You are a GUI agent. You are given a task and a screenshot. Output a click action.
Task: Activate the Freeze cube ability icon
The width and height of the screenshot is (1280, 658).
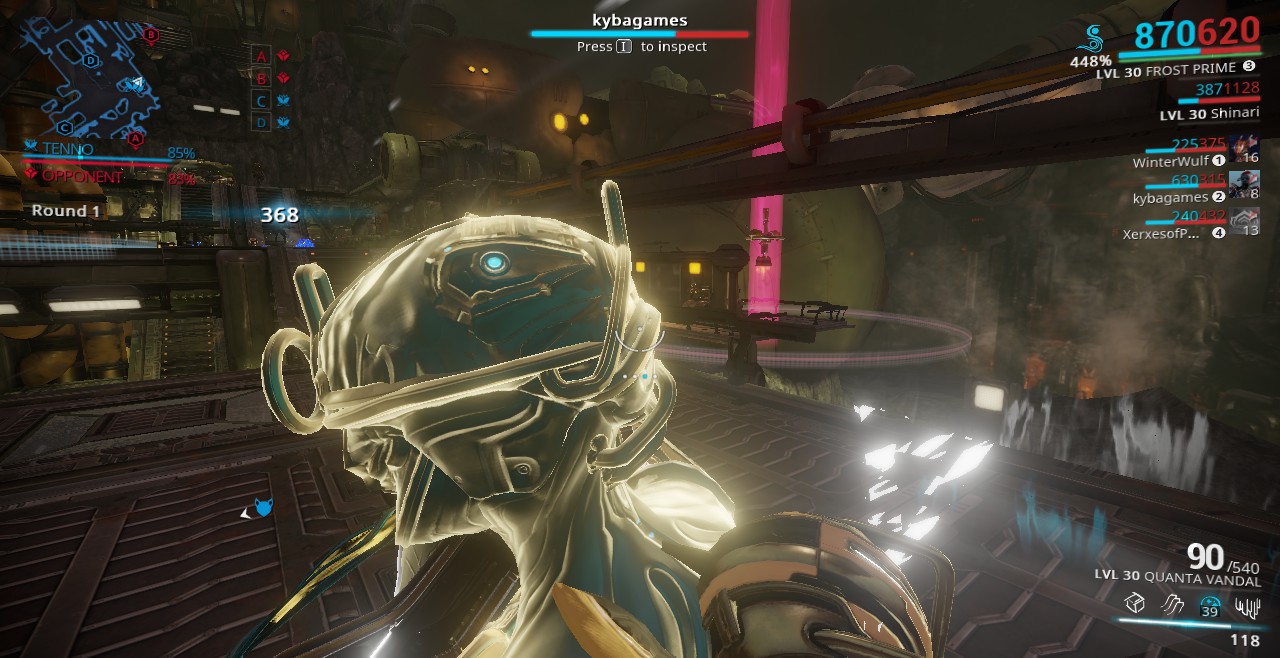pos(1133,604)
